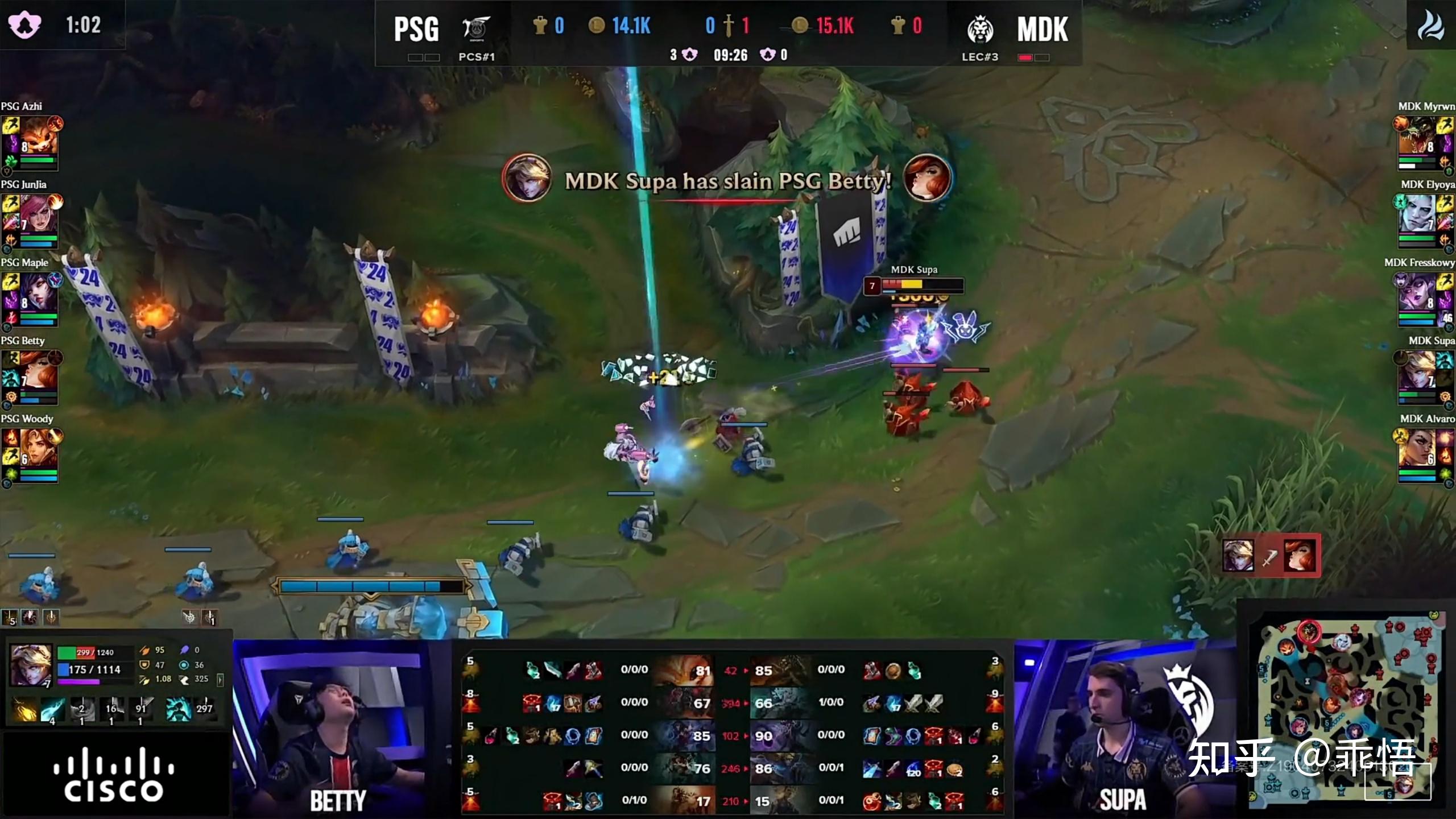Image resolution: width=1456 pixels, height=819 pixels.
Task: Click the PSG team logo in scoreboard
Action: point(475,28)
